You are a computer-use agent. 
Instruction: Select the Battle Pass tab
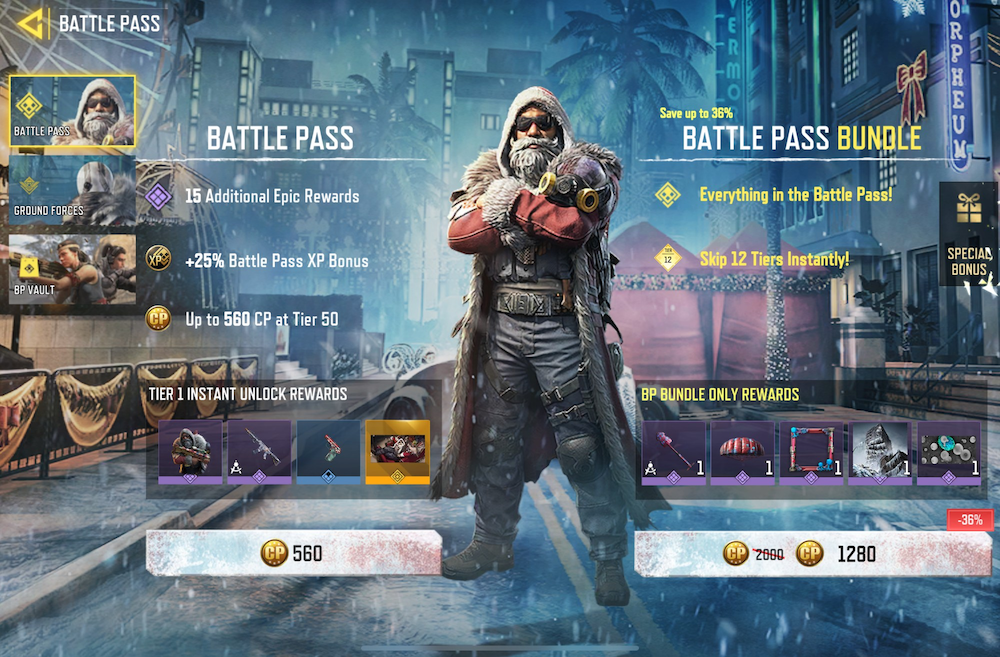pos(72,111)
